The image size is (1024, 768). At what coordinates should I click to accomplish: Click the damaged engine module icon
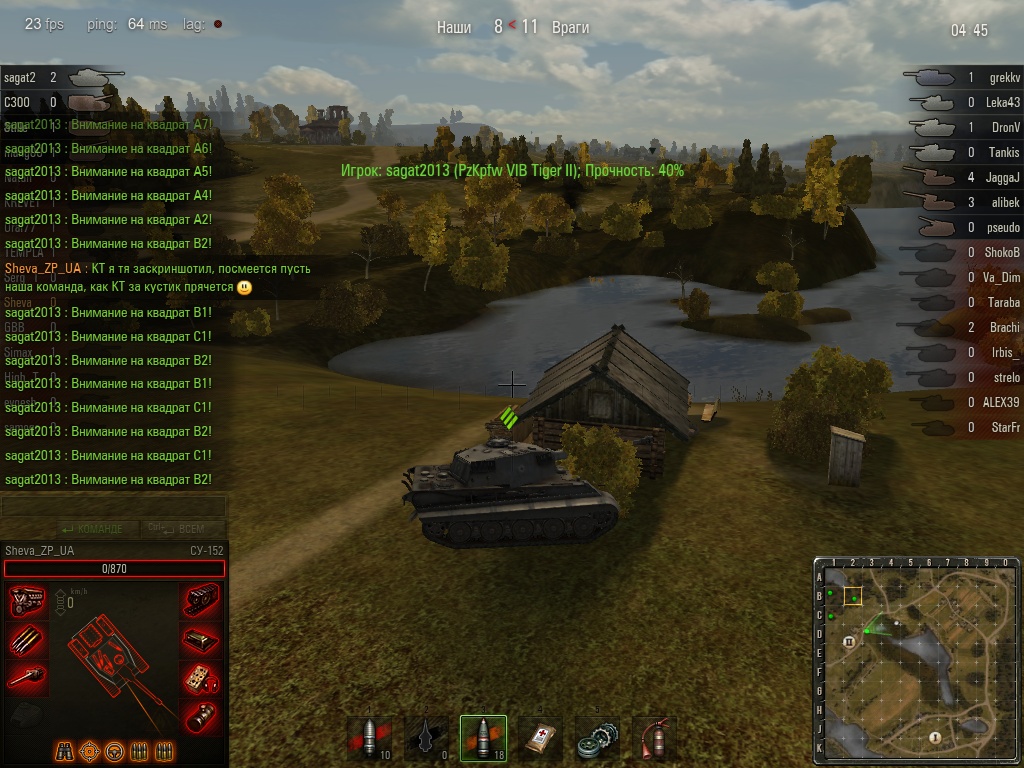(x=27, y=601)
